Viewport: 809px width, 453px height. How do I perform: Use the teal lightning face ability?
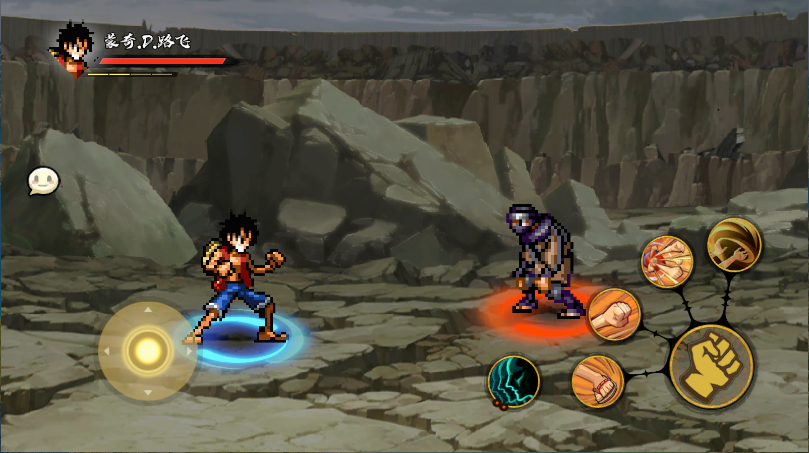tap(514, 381)
